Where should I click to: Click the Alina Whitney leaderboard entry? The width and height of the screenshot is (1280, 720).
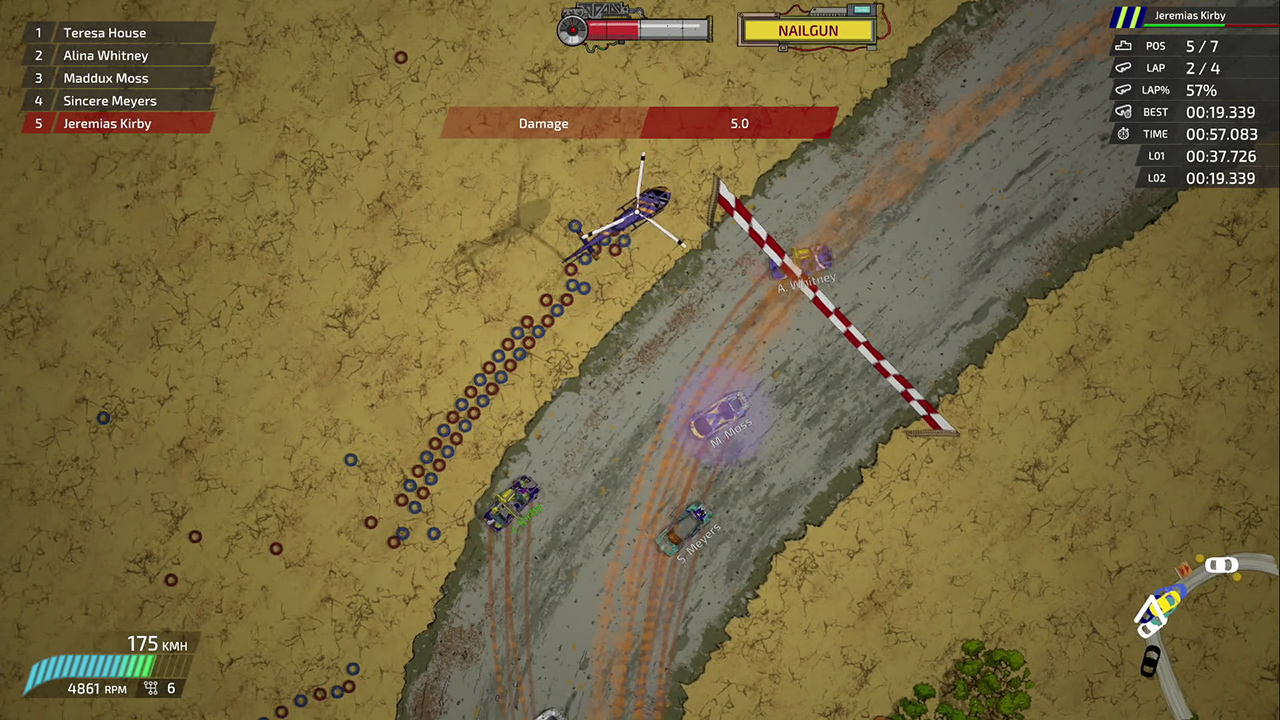pyautogui.click(x=105, y=55)
